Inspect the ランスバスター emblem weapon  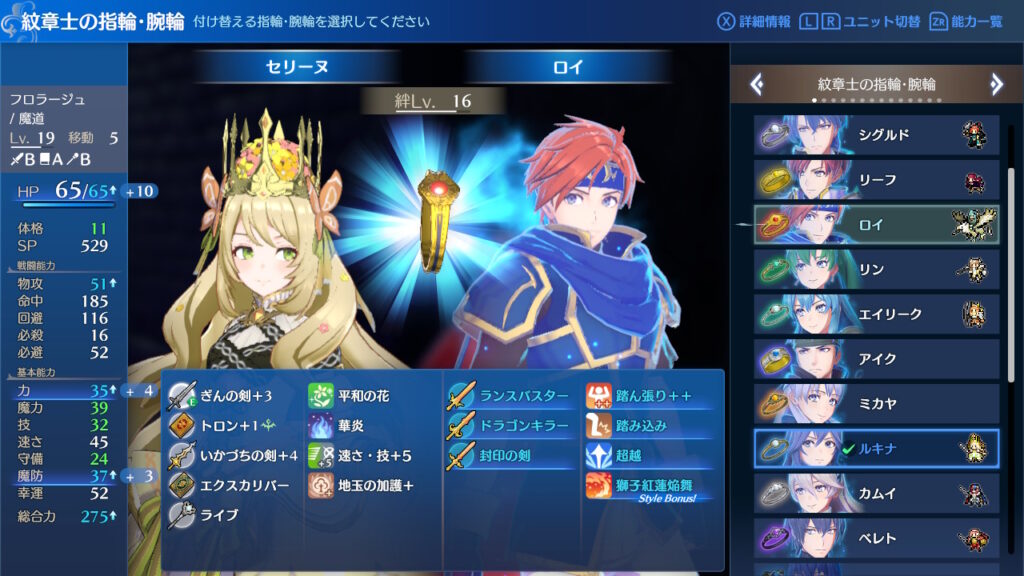[x=520, y=396]
